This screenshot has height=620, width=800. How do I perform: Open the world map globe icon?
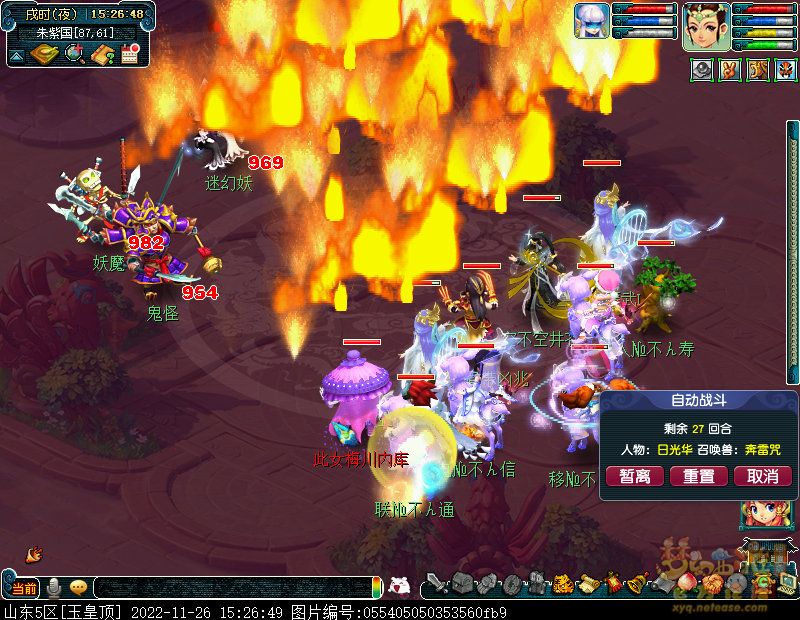point(74,54)
